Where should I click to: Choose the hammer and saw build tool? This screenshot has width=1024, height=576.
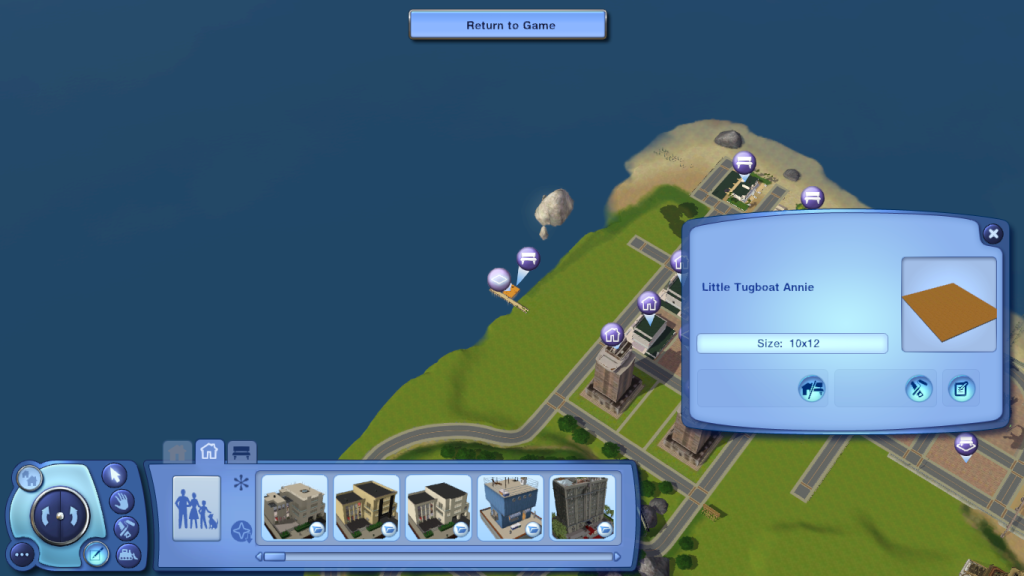coord(126,527)
